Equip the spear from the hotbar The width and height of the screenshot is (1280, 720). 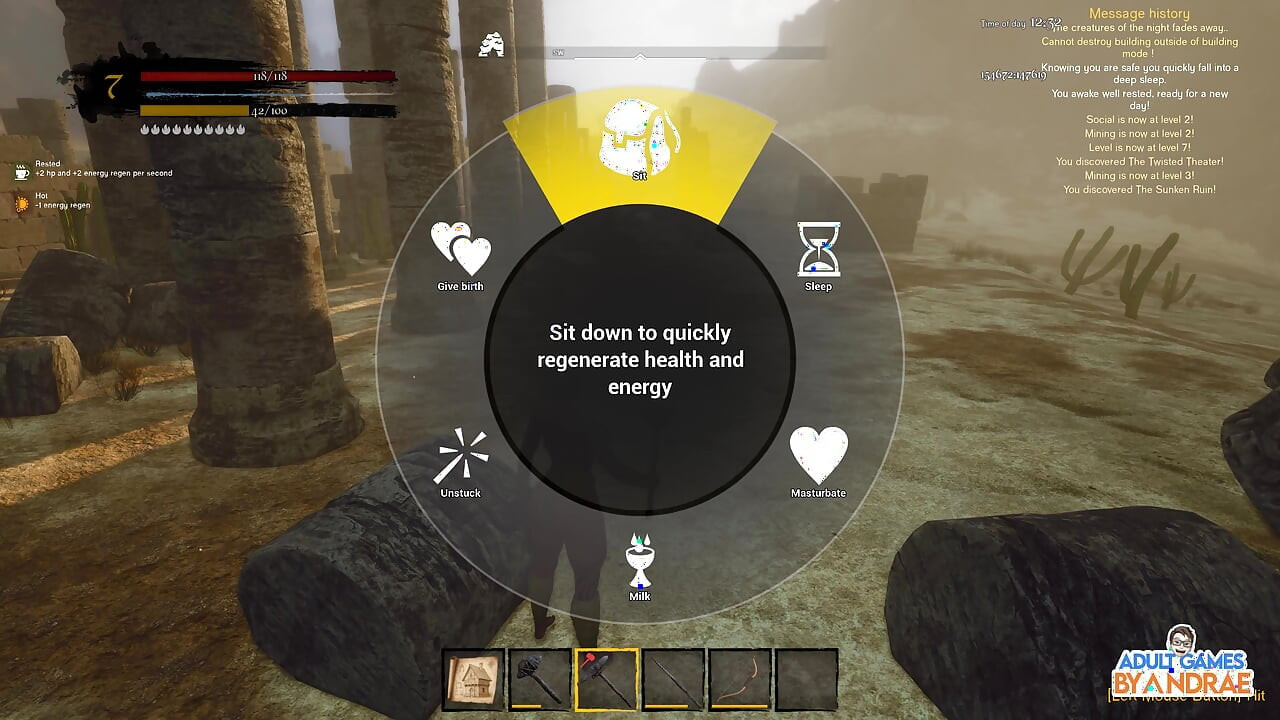click(x=673, y=680)
